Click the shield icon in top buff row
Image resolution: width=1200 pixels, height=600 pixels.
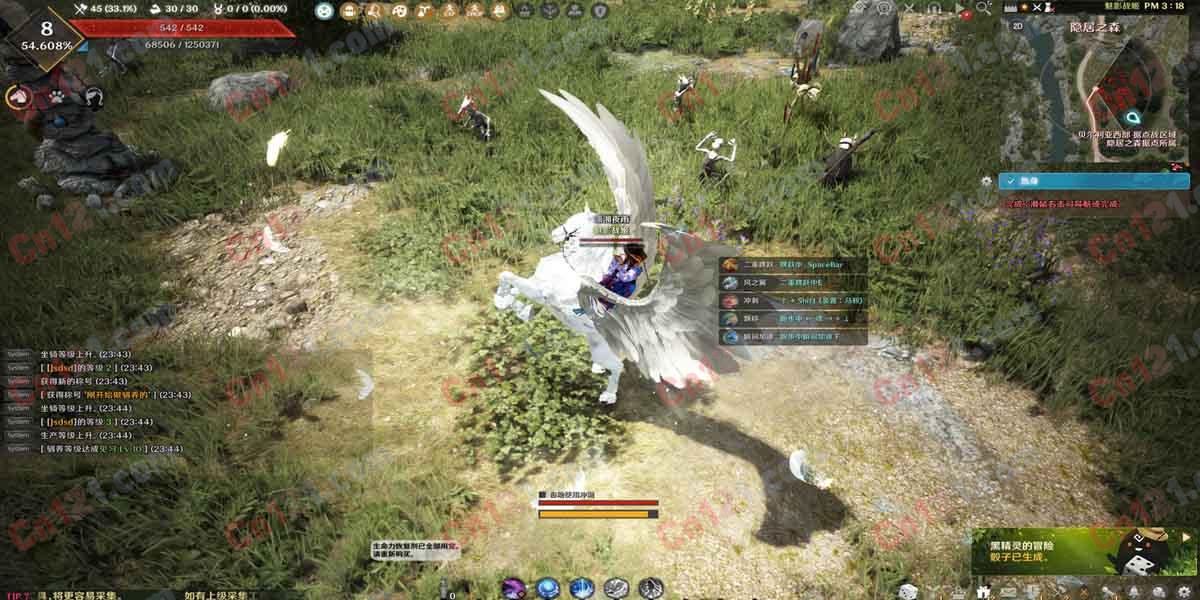[600, 11]
